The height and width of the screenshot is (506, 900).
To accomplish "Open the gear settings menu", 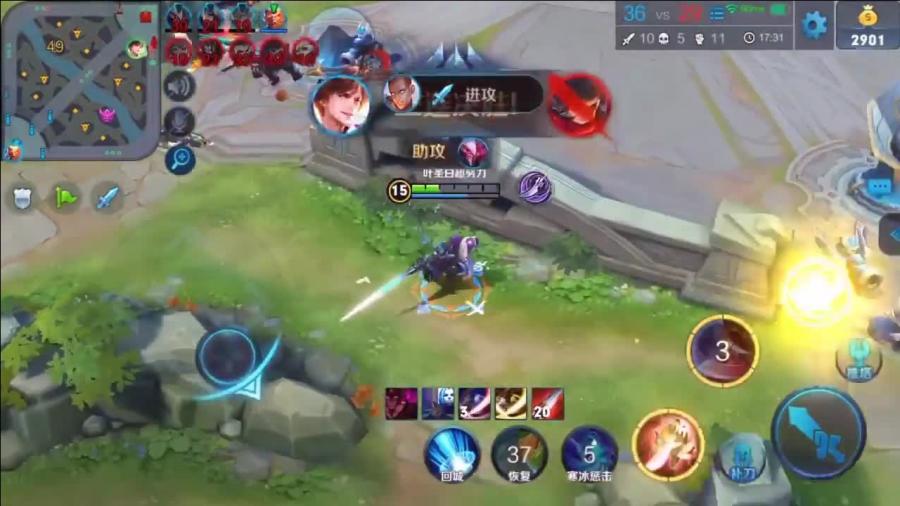I will coord(815,25).
